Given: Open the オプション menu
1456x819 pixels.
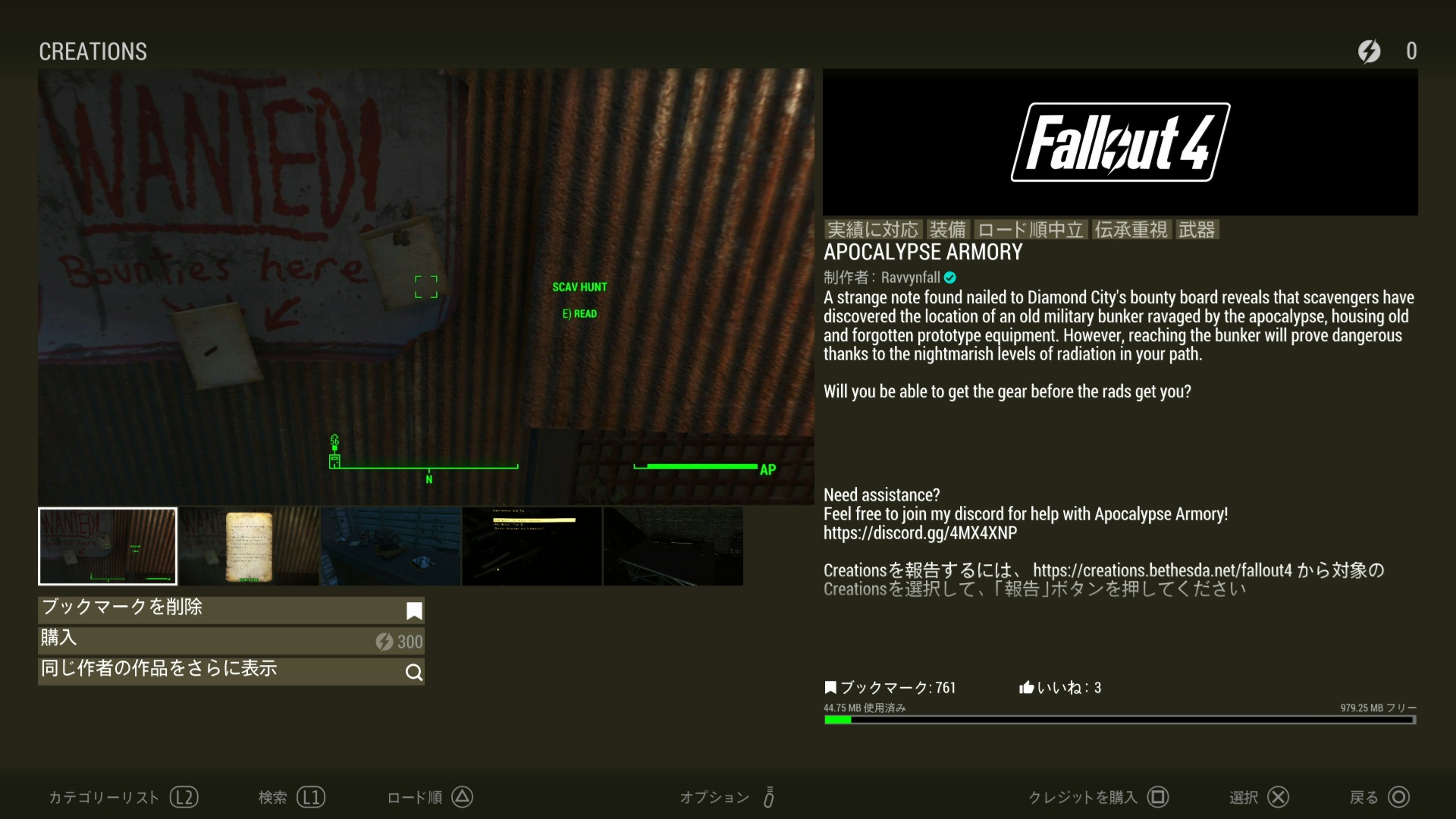Looking at the screenshot, I should (726, 797).
